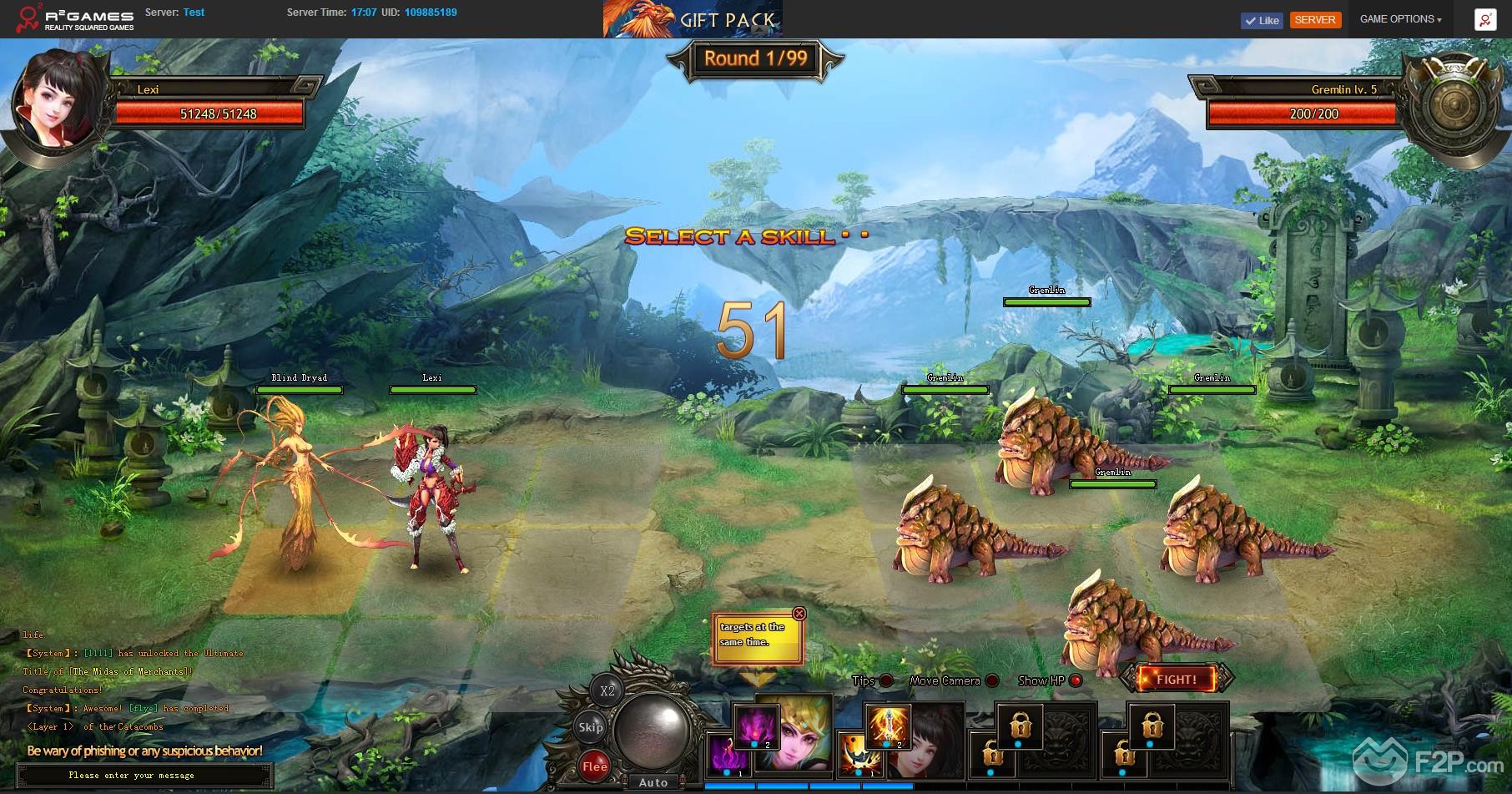Choose Lexi's fiery slash skill 1

[x=859, y=755]
